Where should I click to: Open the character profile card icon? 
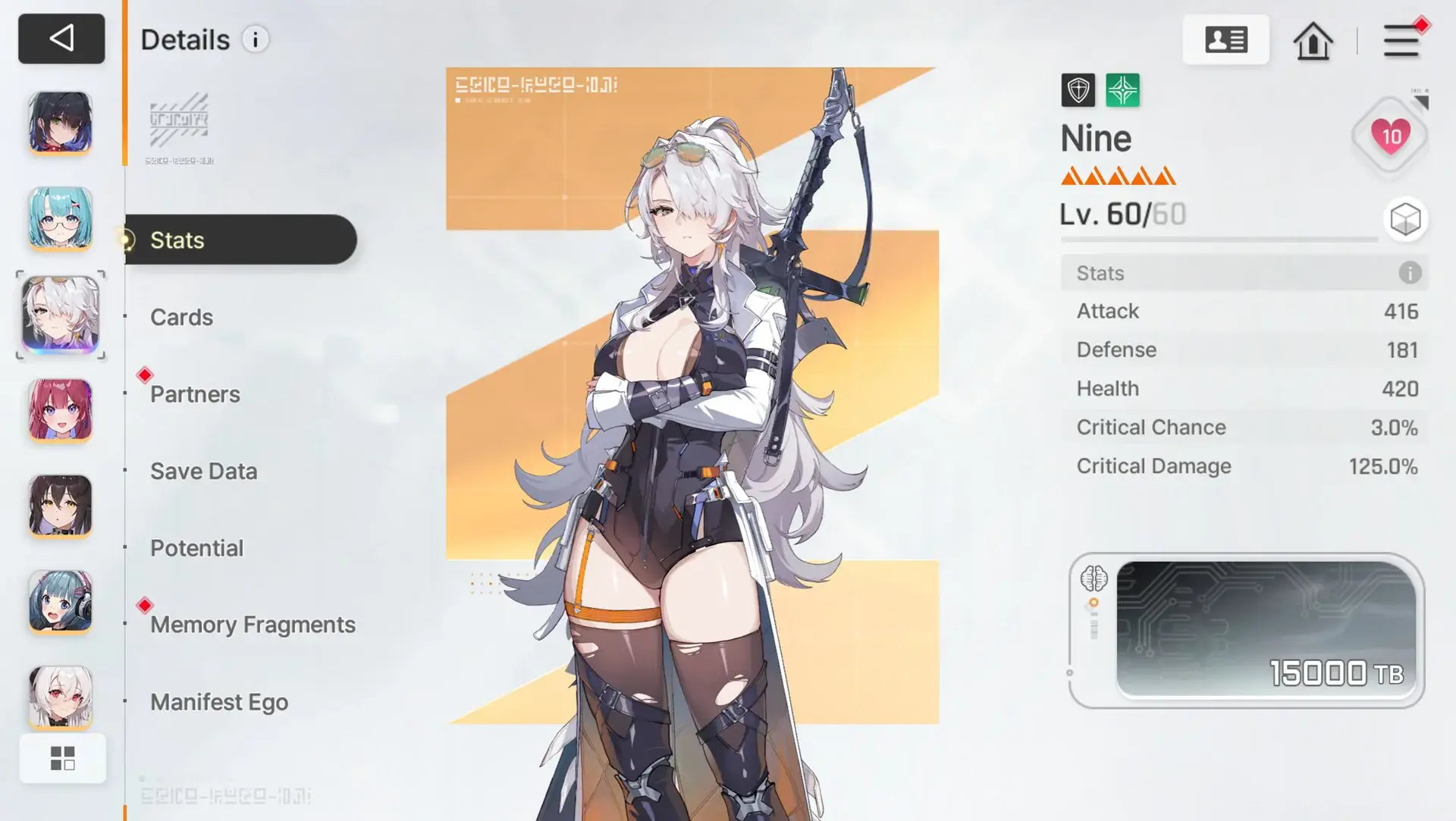(1225, 39)
